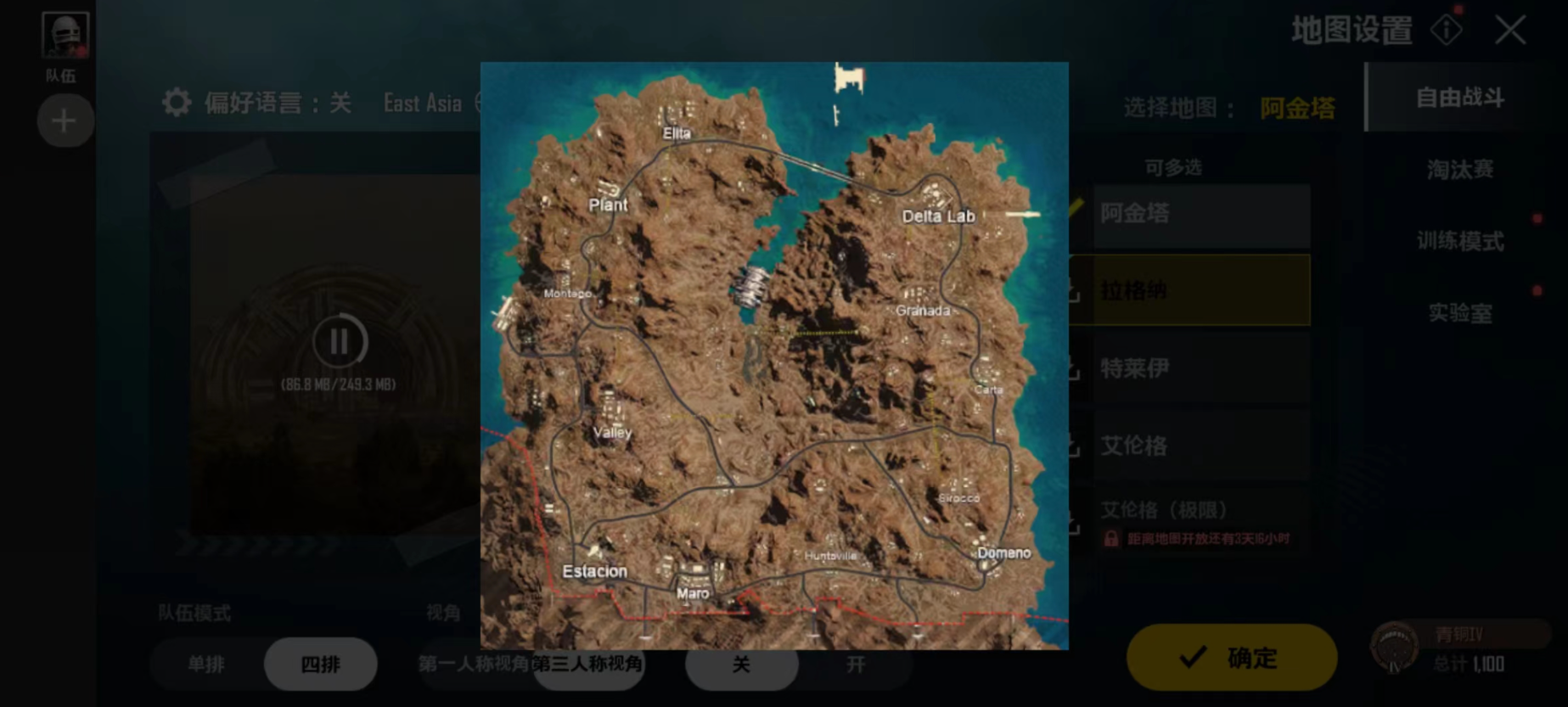Choose 单排 solo team mode

206,664
